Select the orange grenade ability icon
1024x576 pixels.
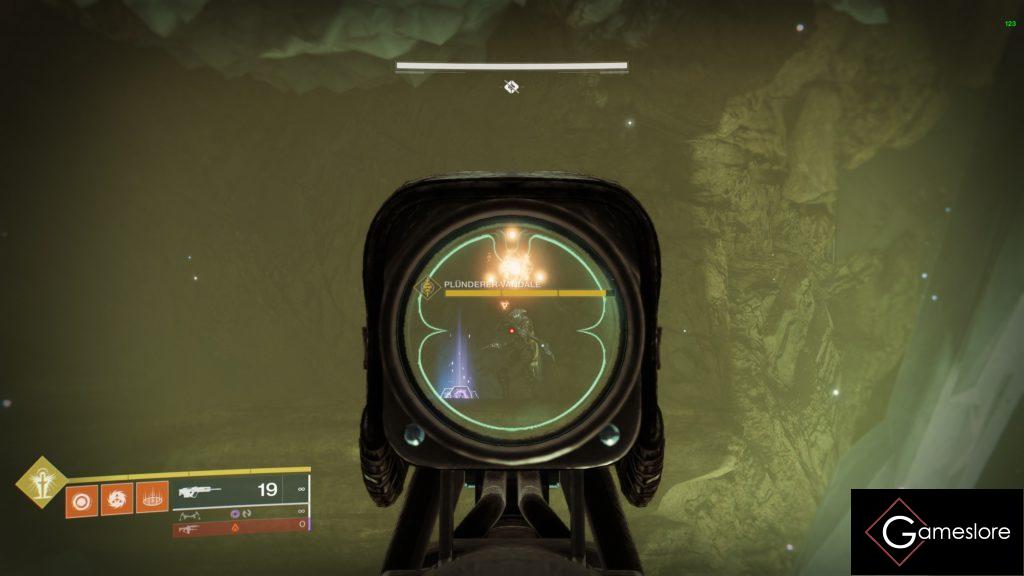pos(81,497)
